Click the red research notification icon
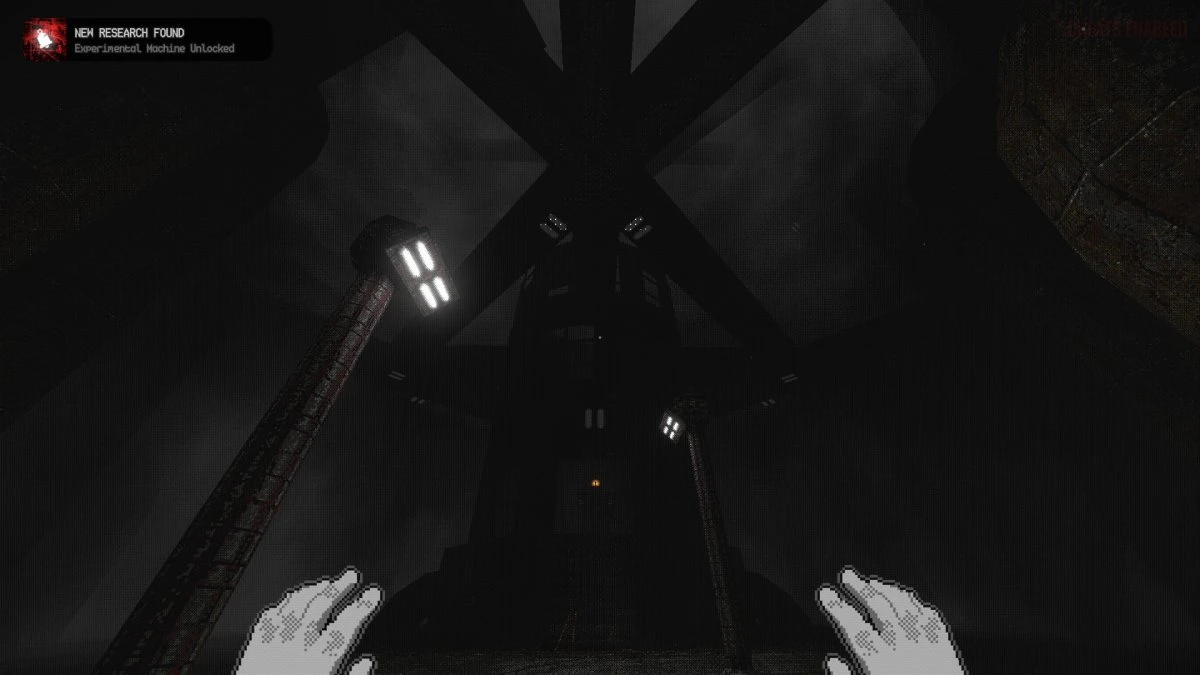The width and height of the screenshot is (1200, 675). click(45, 40)
